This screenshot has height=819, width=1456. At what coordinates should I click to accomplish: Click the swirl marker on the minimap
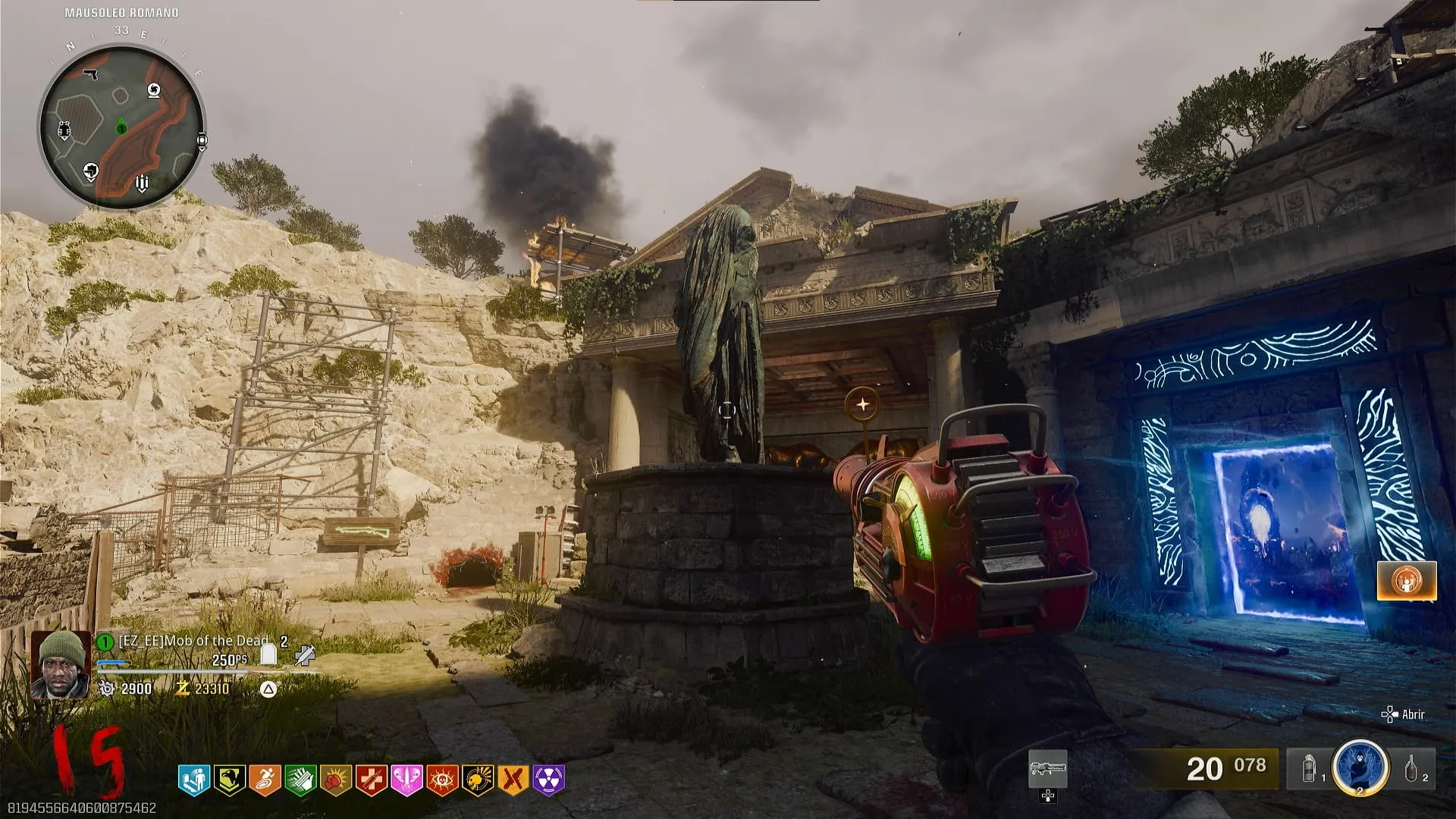154,91
